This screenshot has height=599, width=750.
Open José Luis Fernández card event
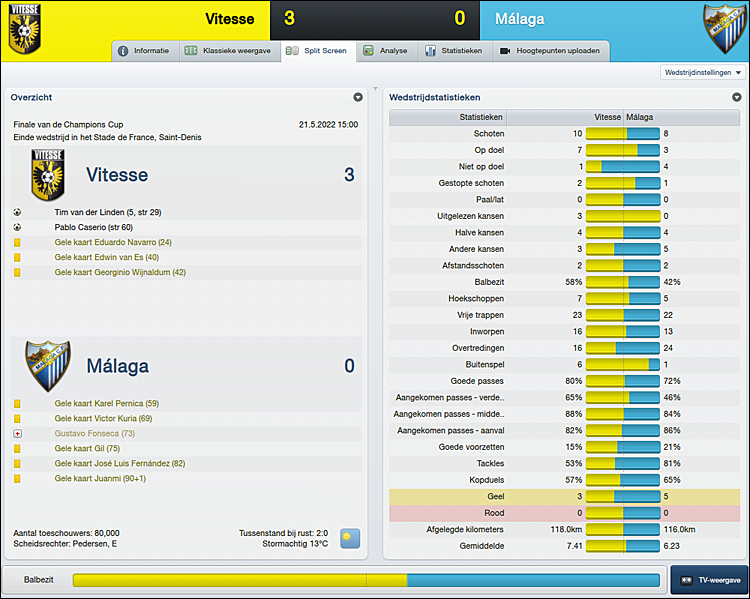[119, 464]
